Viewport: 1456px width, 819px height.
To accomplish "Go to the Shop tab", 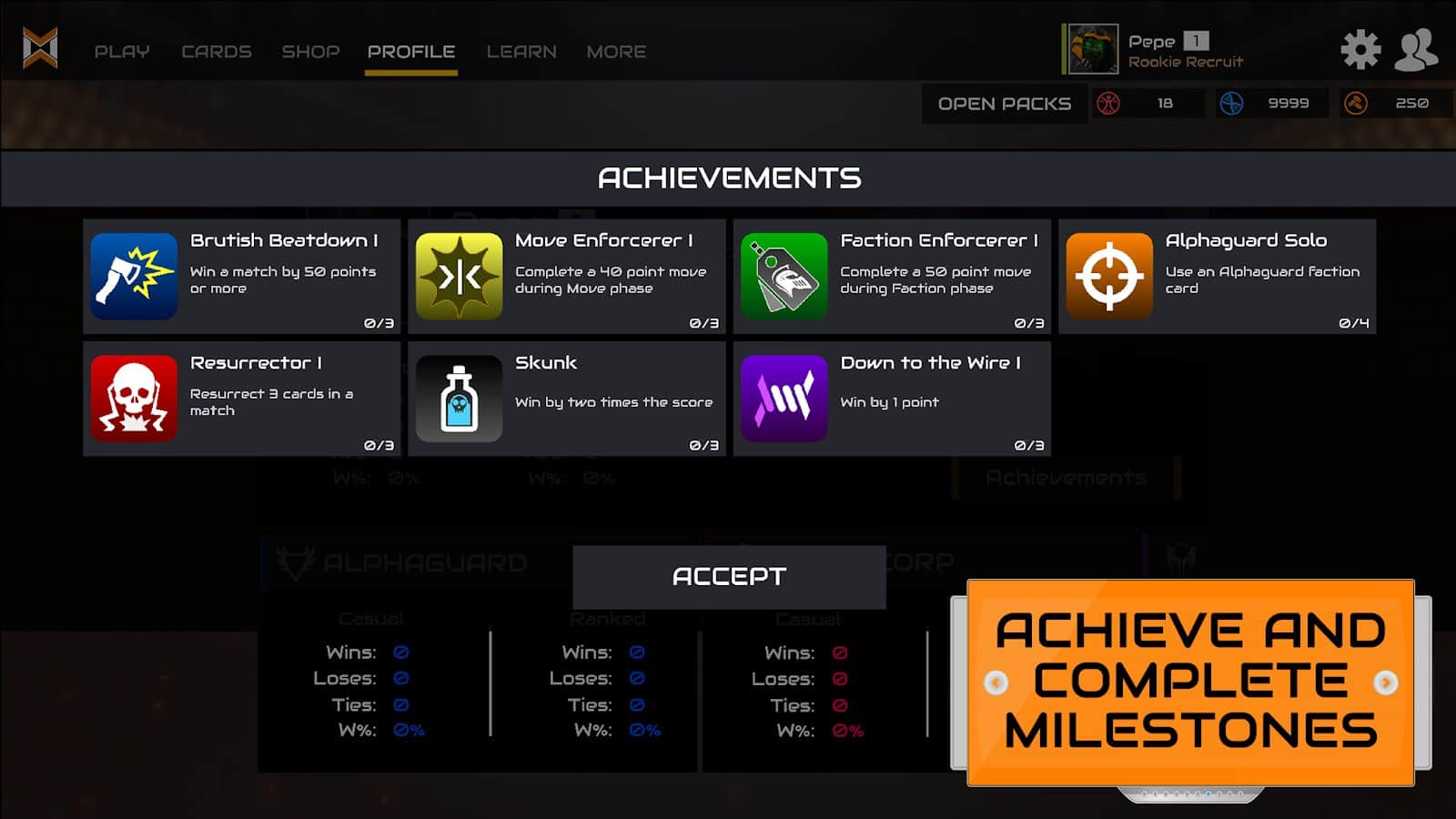I will (310, 52).
